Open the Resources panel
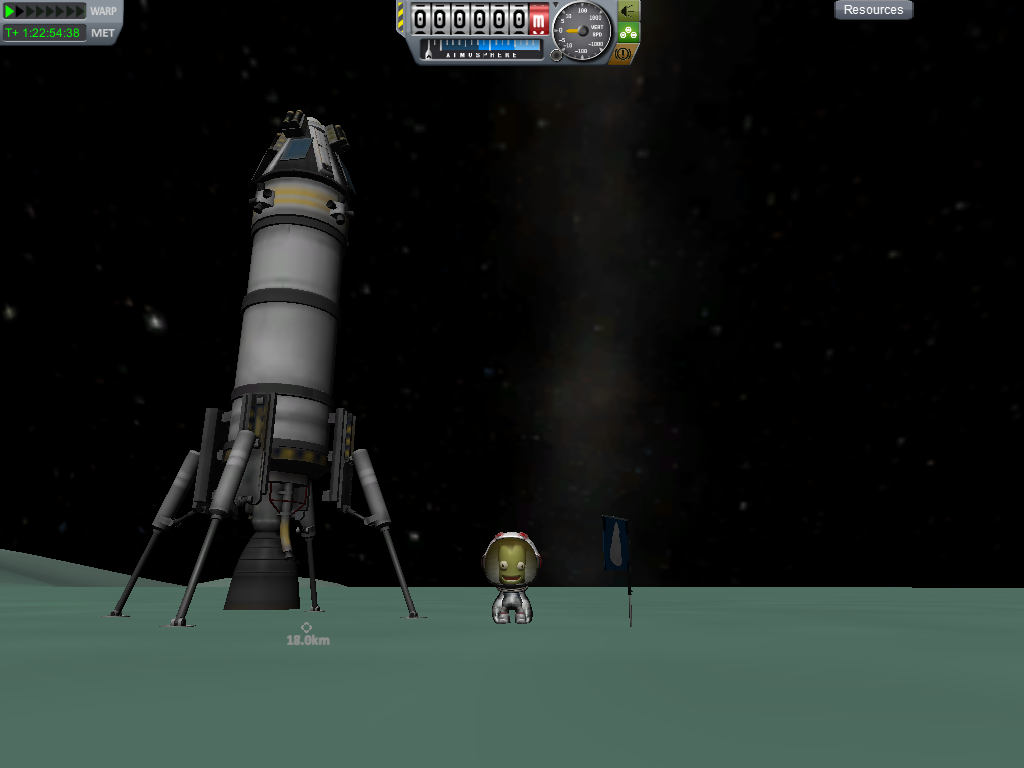The width and height of the screenshot is (1024, 768). 873,10
